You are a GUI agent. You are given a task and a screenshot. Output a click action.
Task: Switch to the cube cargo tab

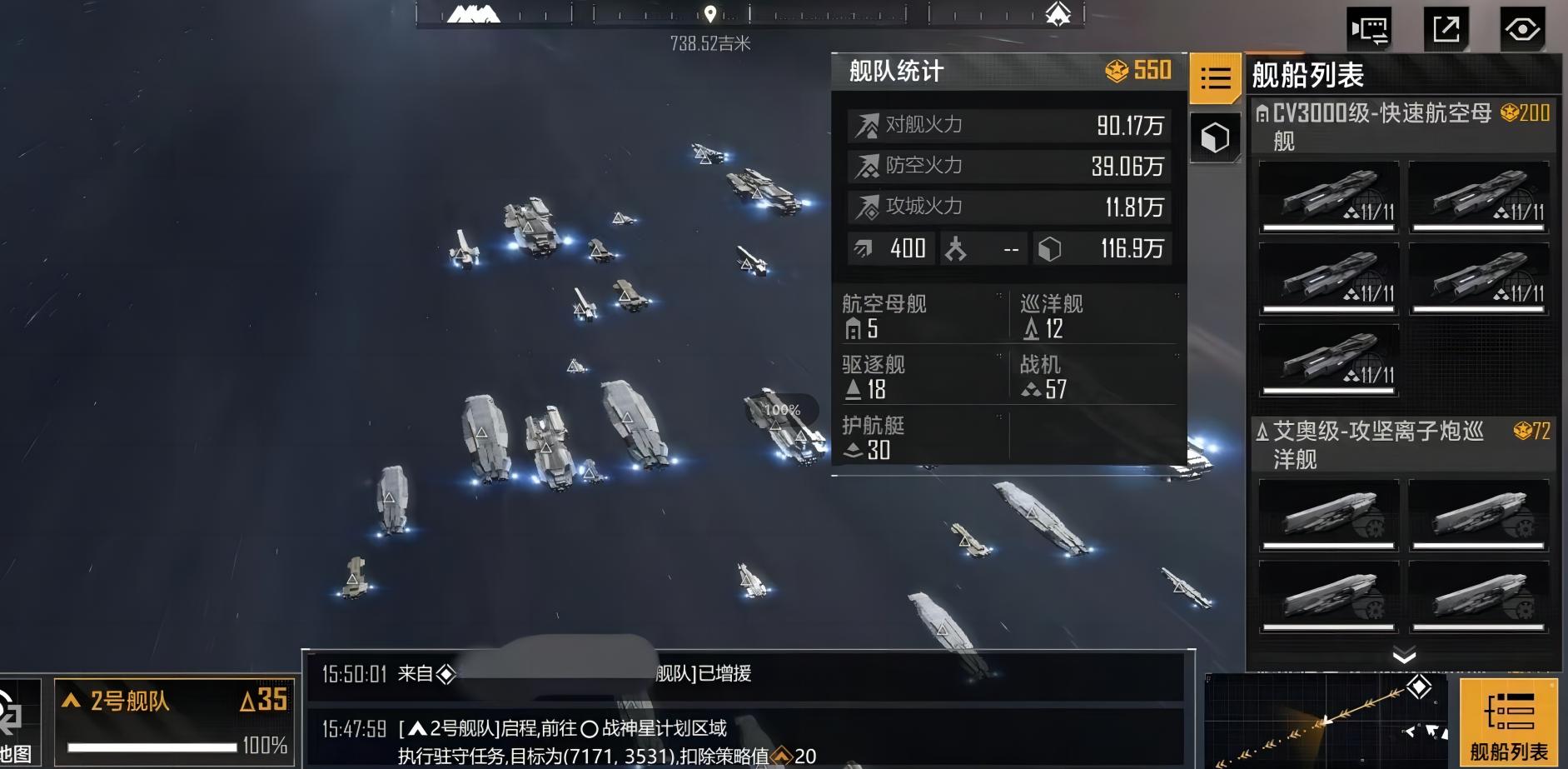coord(1215,137)
